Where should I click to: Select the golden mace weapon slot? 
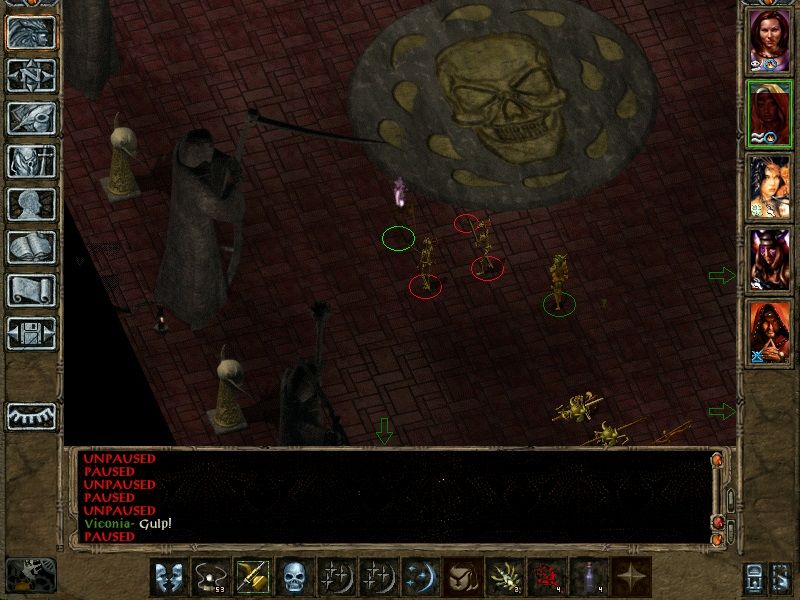(x=250, y=577)
